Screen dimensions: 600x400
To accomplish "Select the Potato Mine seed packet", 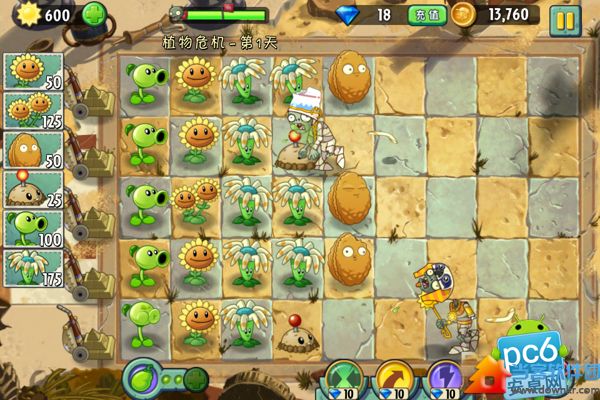I will point(33,189).
